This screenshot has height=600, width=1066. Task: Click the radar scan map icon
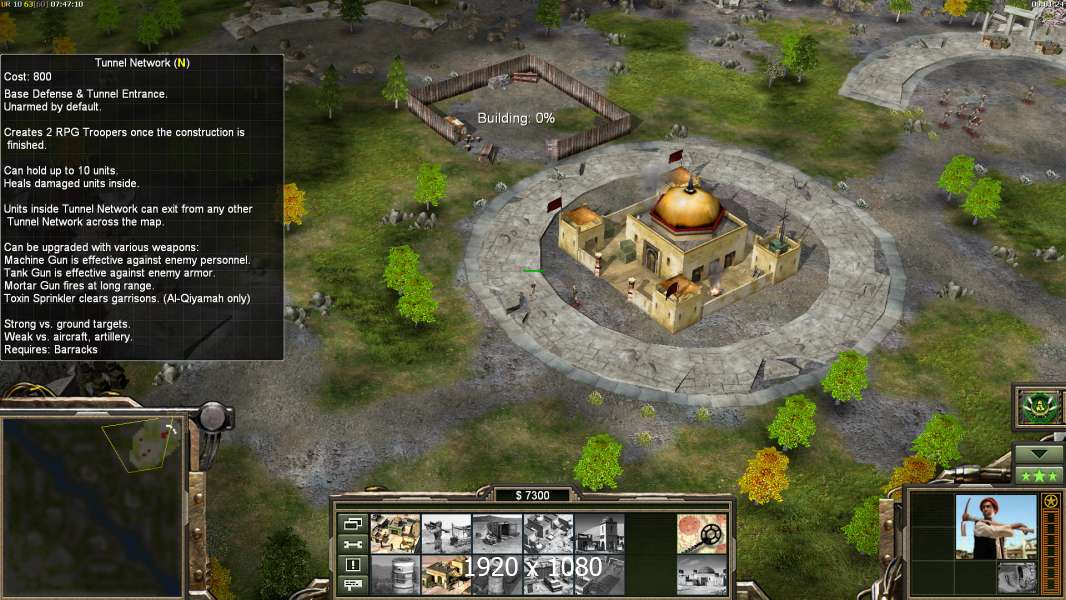(x=701, y=533)
